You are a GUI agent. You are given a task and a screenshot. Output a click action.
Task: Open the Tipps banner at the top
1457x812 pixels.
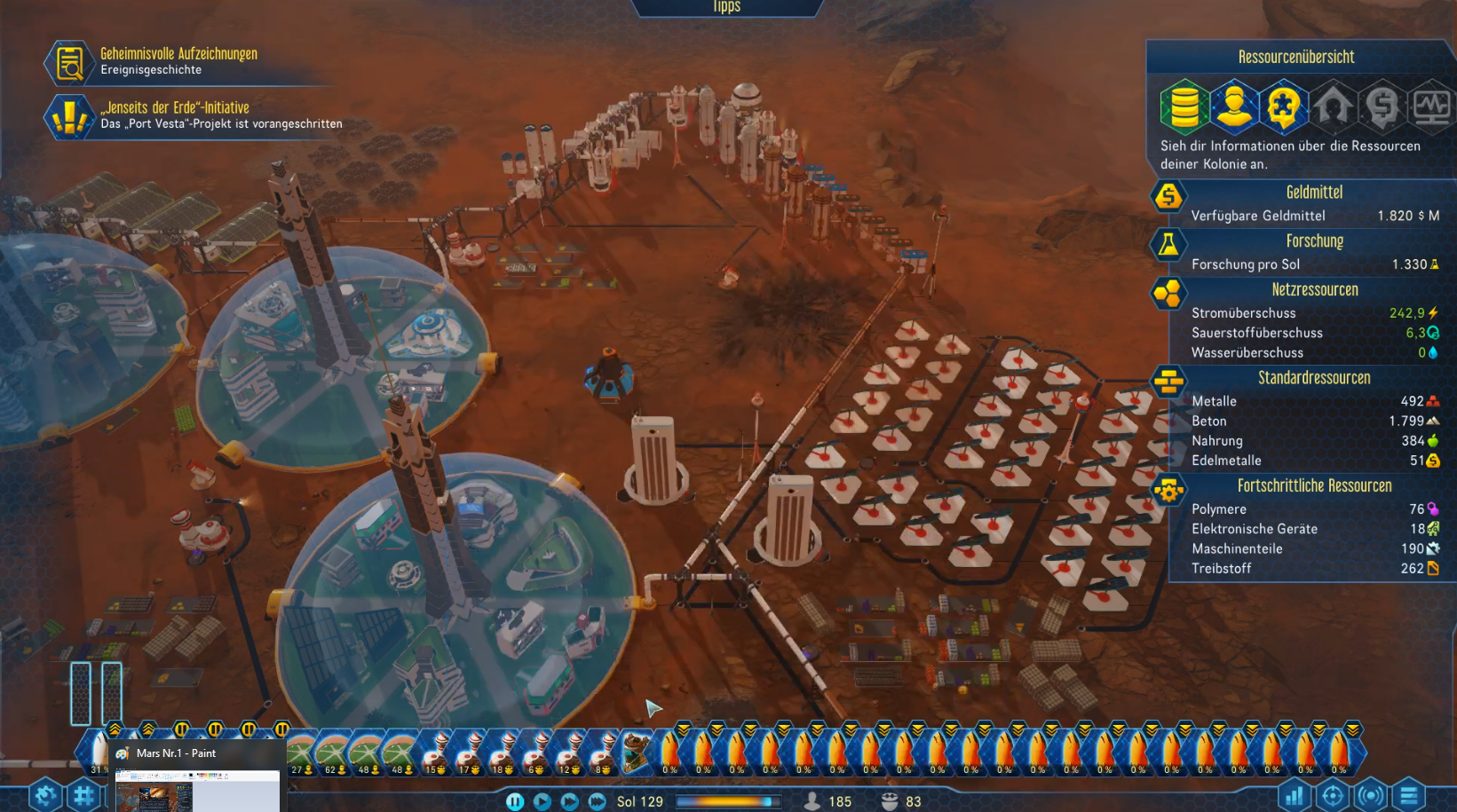click(x=728, y=7)
